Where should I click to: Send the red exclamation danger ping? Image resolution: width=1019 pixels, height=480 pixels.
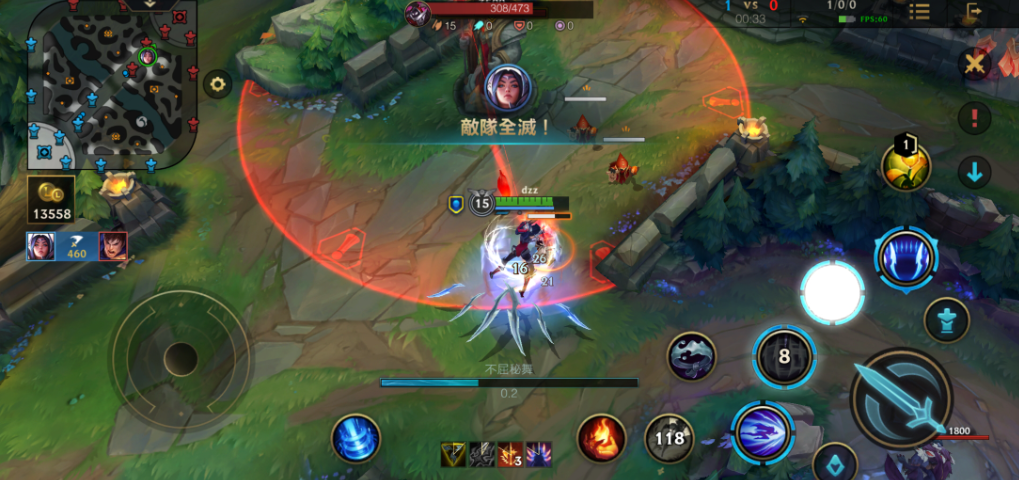974,118
